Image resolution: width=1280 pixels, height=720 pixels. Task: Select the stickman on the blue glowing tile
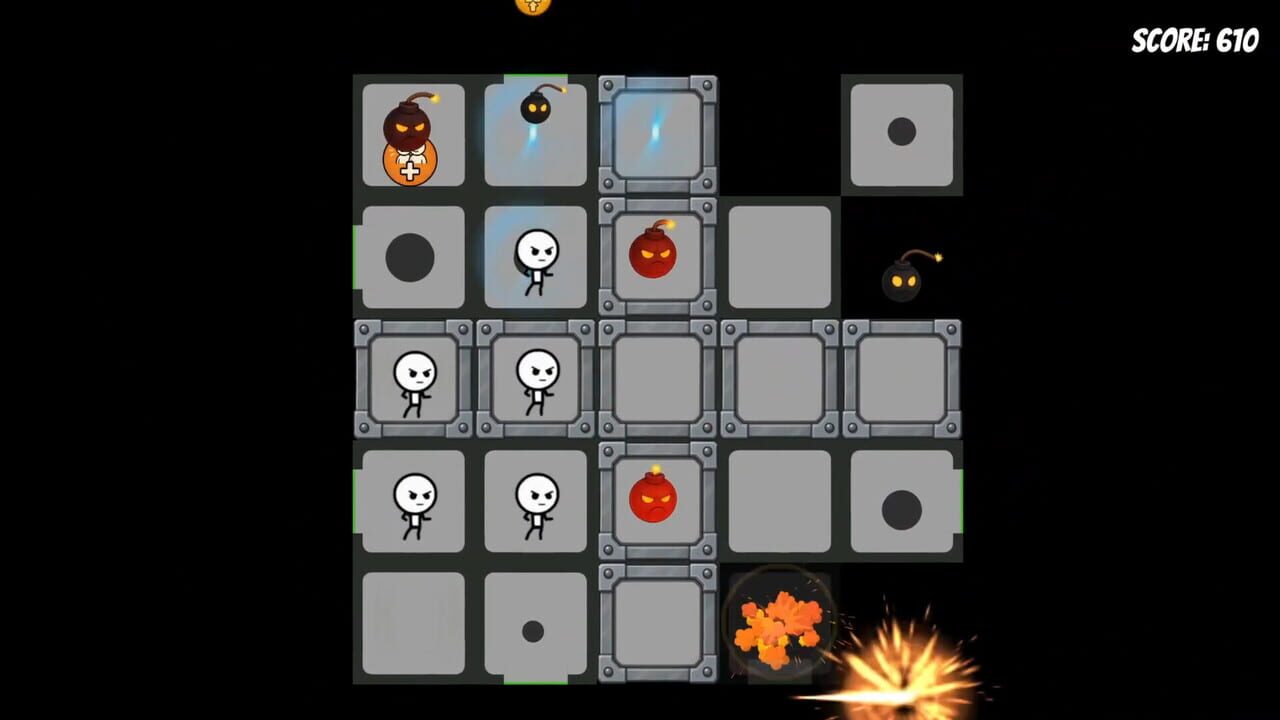coord(535,258)
